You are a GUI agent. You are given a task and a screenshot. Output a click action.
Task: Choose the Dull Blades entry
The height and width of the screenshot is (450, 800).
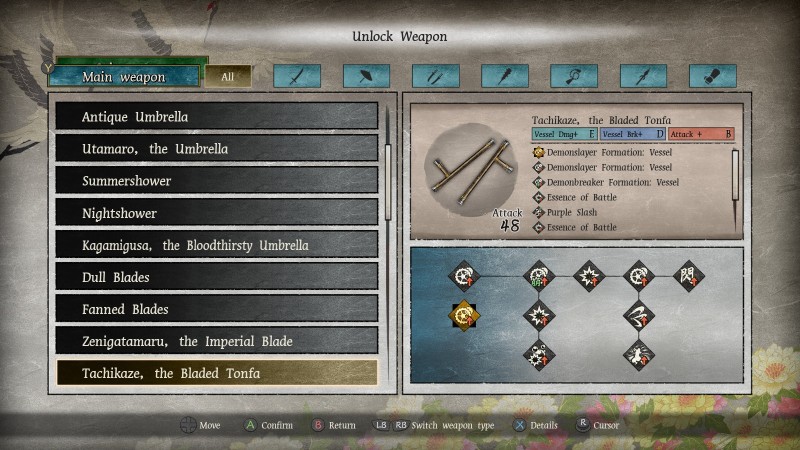click(x=216, y=277)
